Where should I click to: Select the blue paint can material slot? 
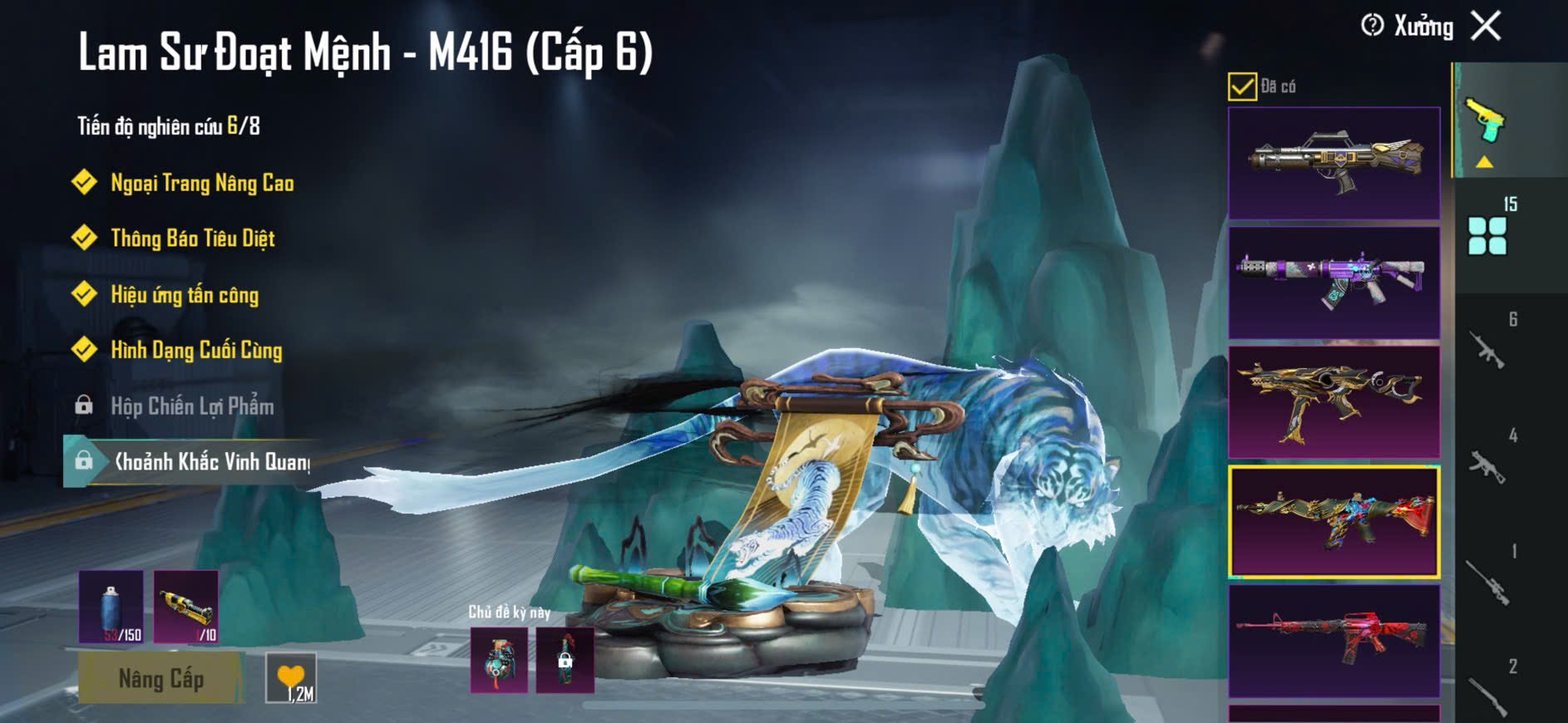click(x=111, y=607)
